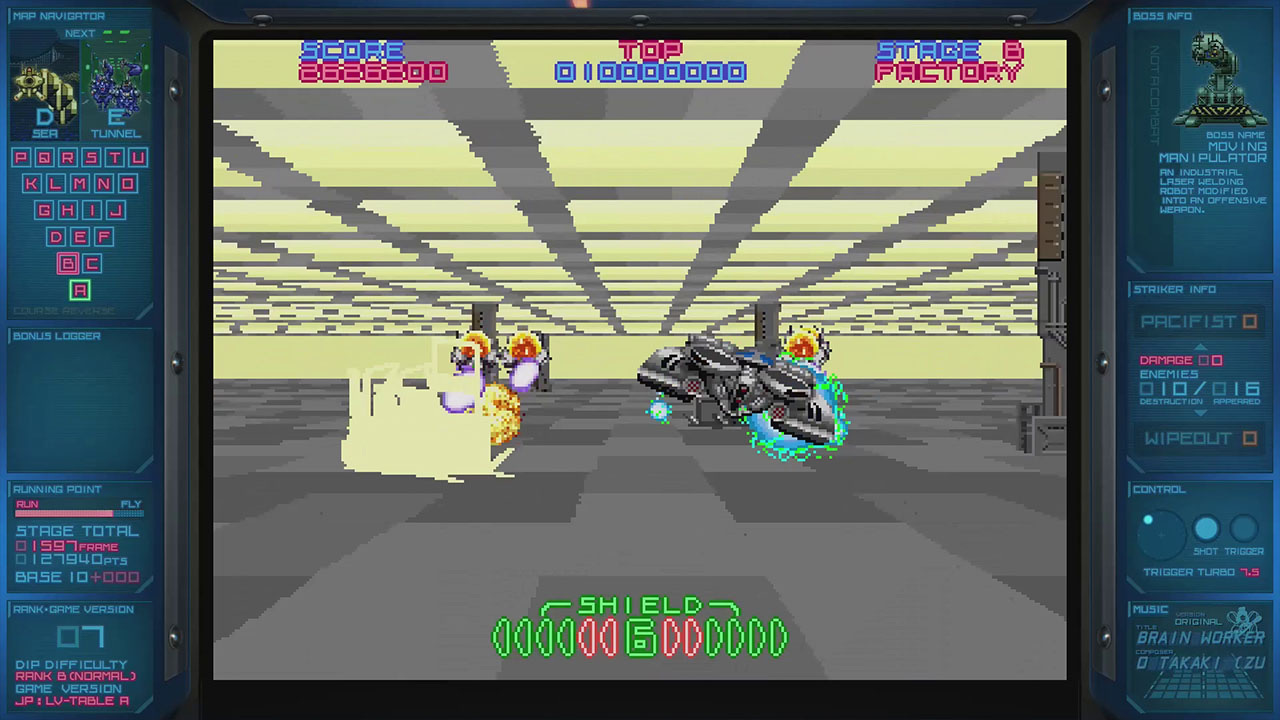Select the E Tunnel stage thumbnail
Screen dimensions: 1280x720
point(116,90)
